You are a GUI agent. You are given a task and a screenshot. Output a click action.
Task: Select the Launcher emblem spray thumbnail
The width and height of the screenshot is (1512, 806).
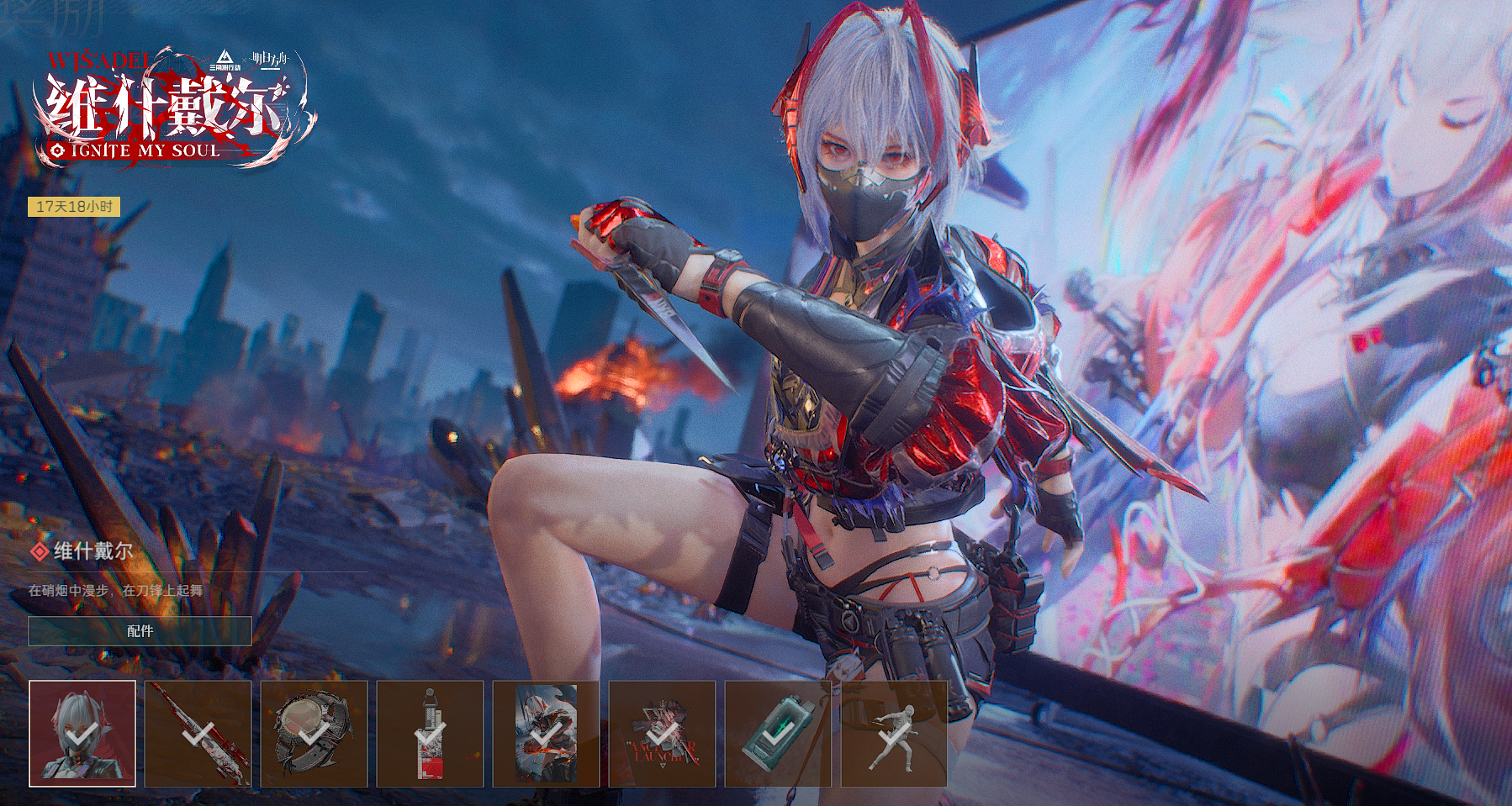pyautogui.click(x=662, y=734)
